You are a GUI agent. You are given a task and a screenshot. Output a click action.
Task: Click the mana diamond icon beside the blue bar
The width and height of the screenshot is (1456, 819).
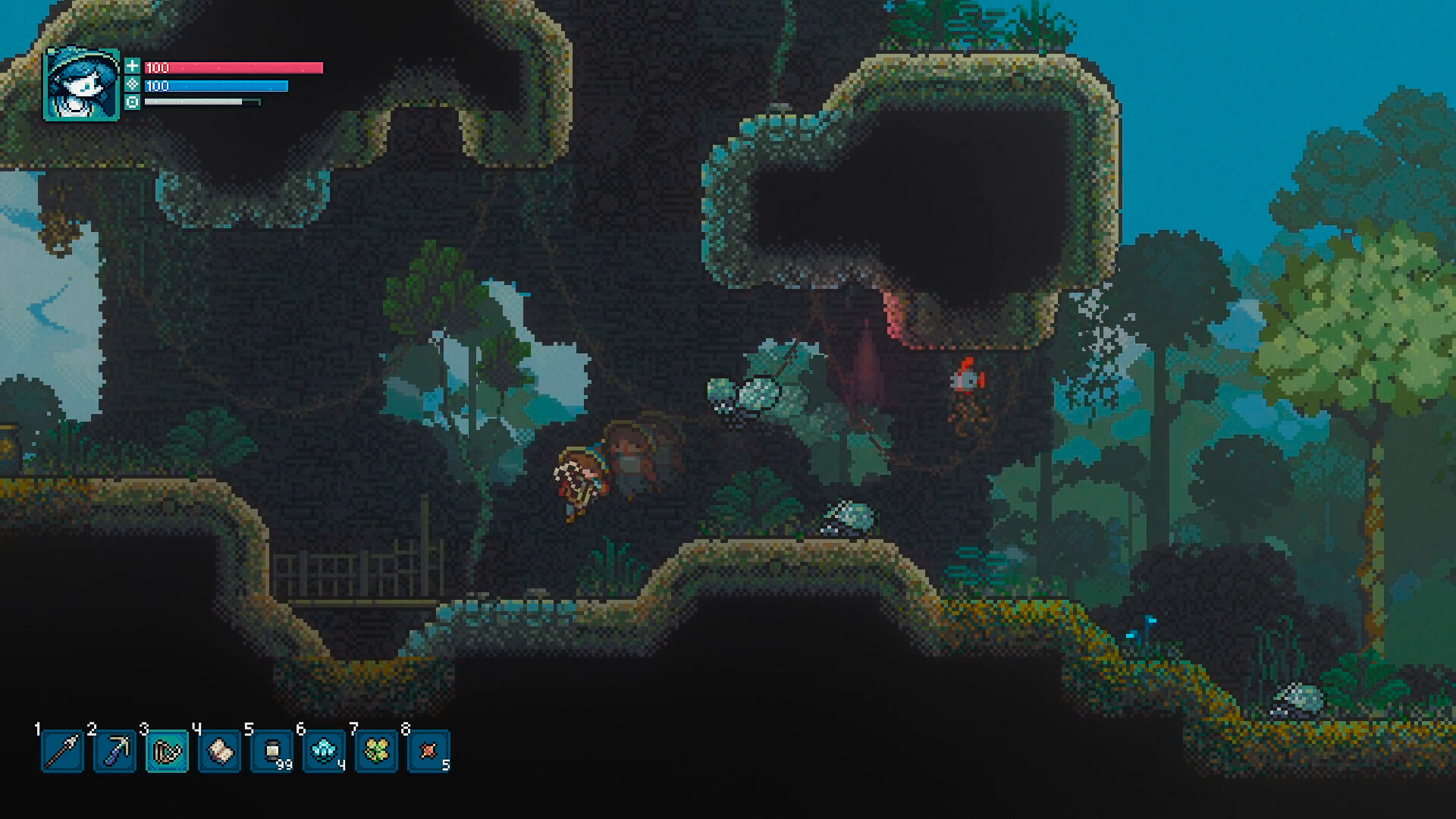pos(133,86)
